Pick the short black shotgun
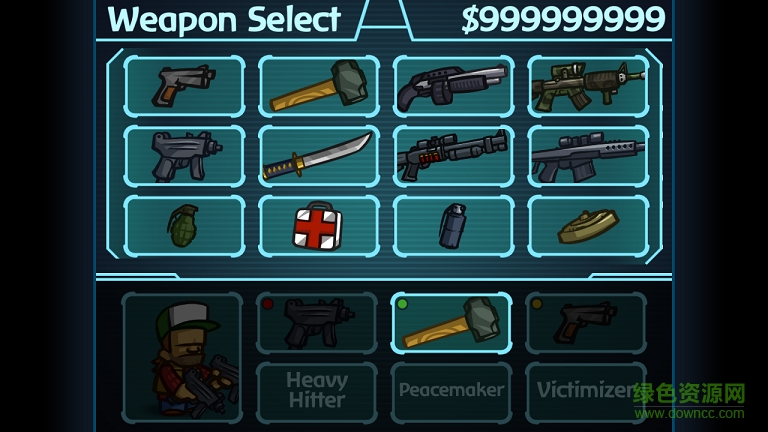 coord(453,86)
